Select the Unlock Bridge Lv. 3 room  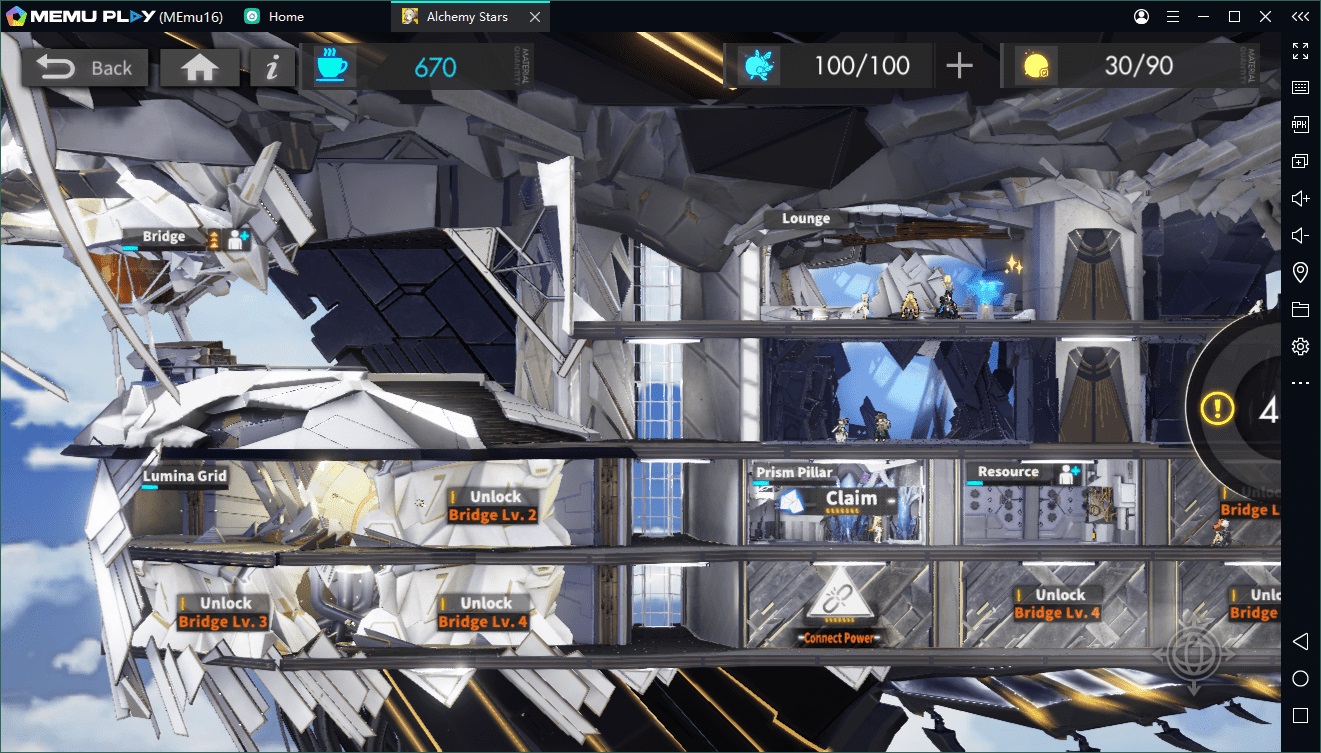tap(224, 612)
